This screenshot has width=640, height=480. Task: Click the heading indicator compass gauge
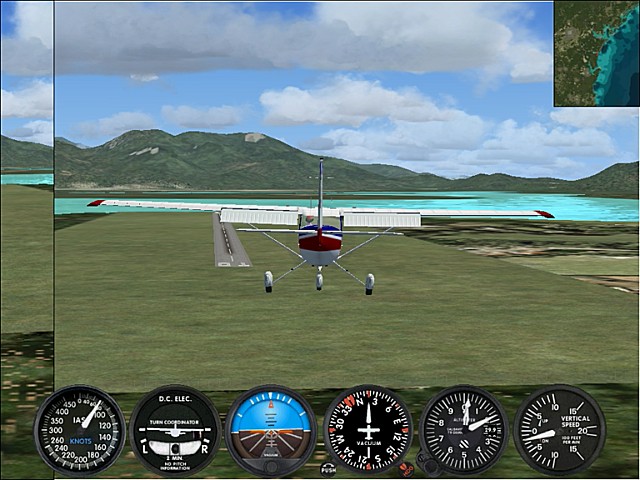[x=368, y=429]
